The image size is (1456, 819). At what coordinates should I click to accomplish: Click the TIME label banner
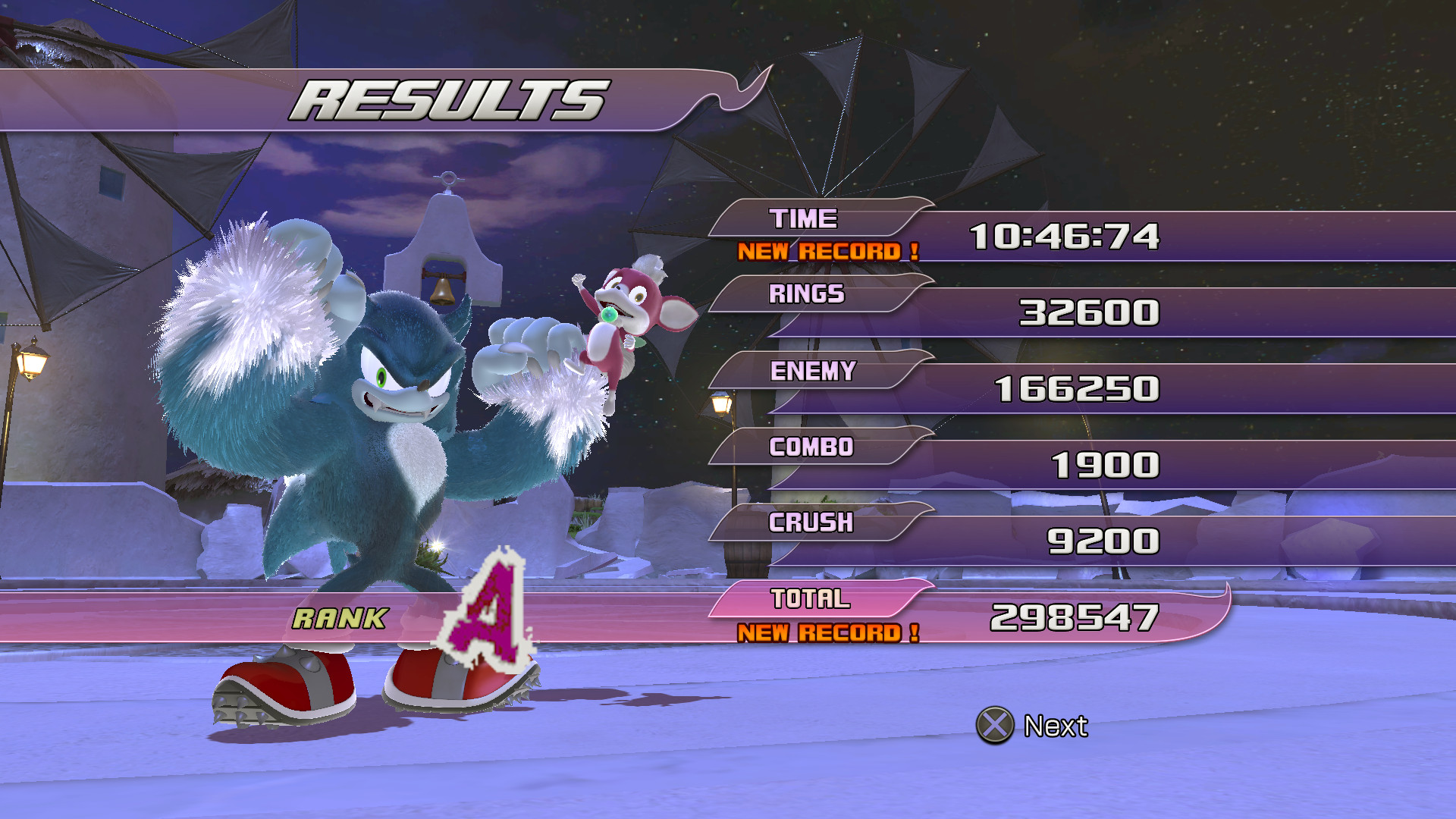(804, 219)
